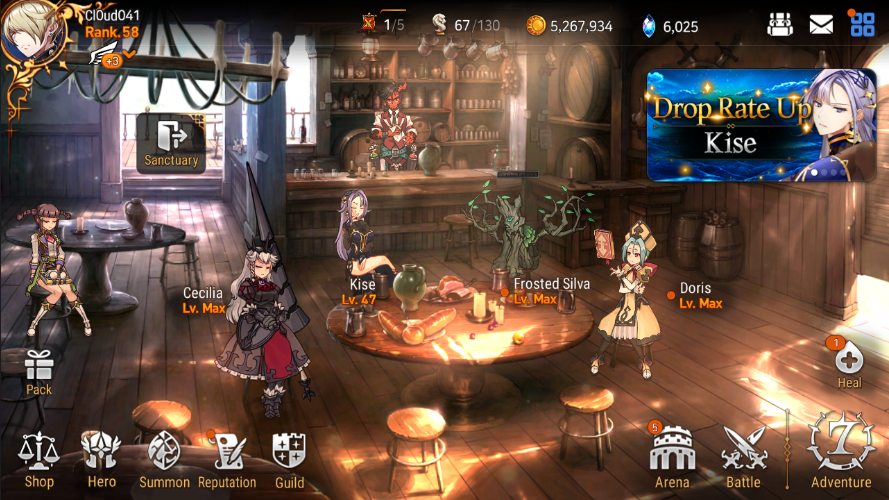Screen dimensions: 889x500
Task: View the player profile avatar
Action: [x=33, y=31]
